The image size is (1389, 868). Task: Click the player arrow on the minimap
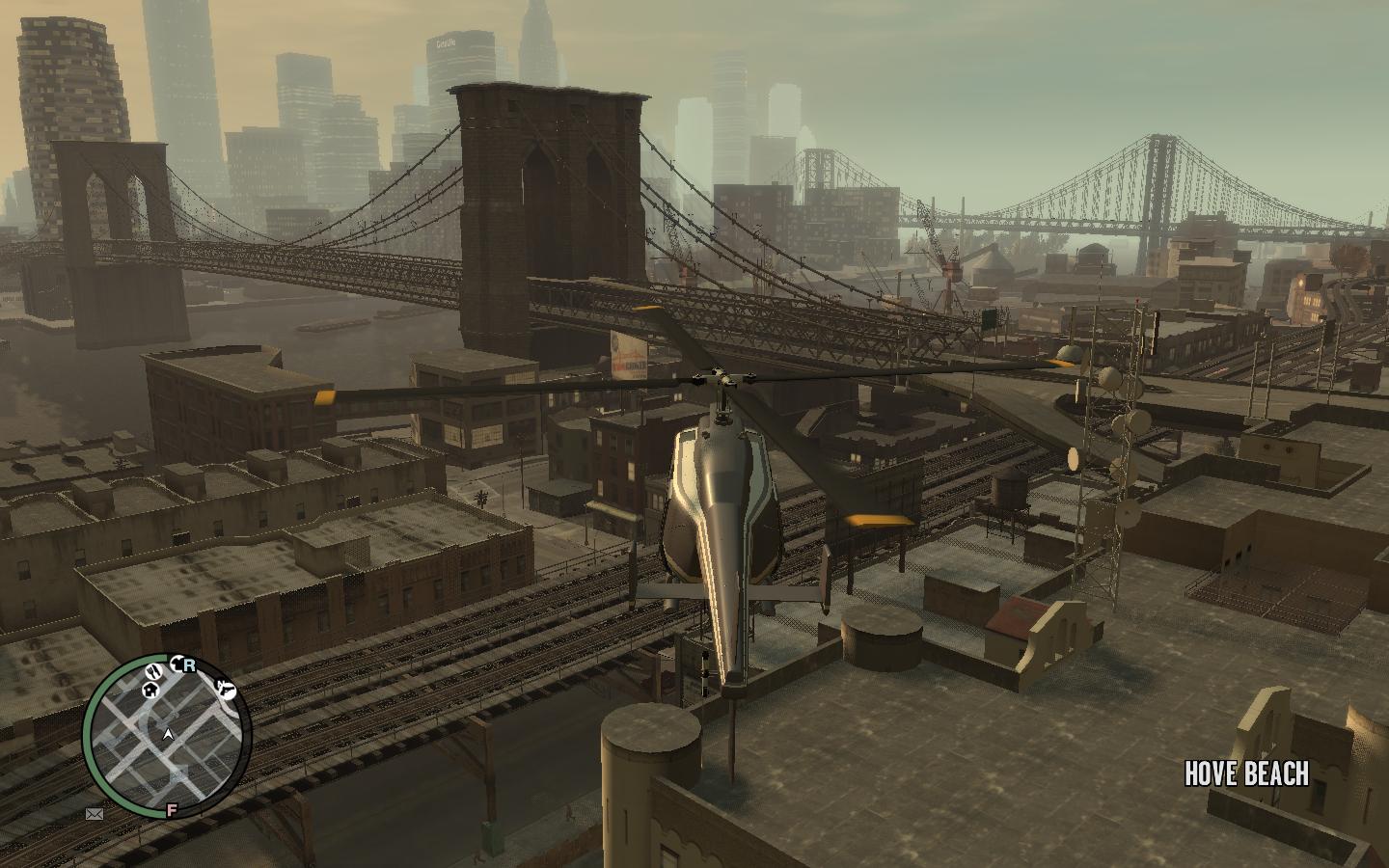[x=168, y=735]
